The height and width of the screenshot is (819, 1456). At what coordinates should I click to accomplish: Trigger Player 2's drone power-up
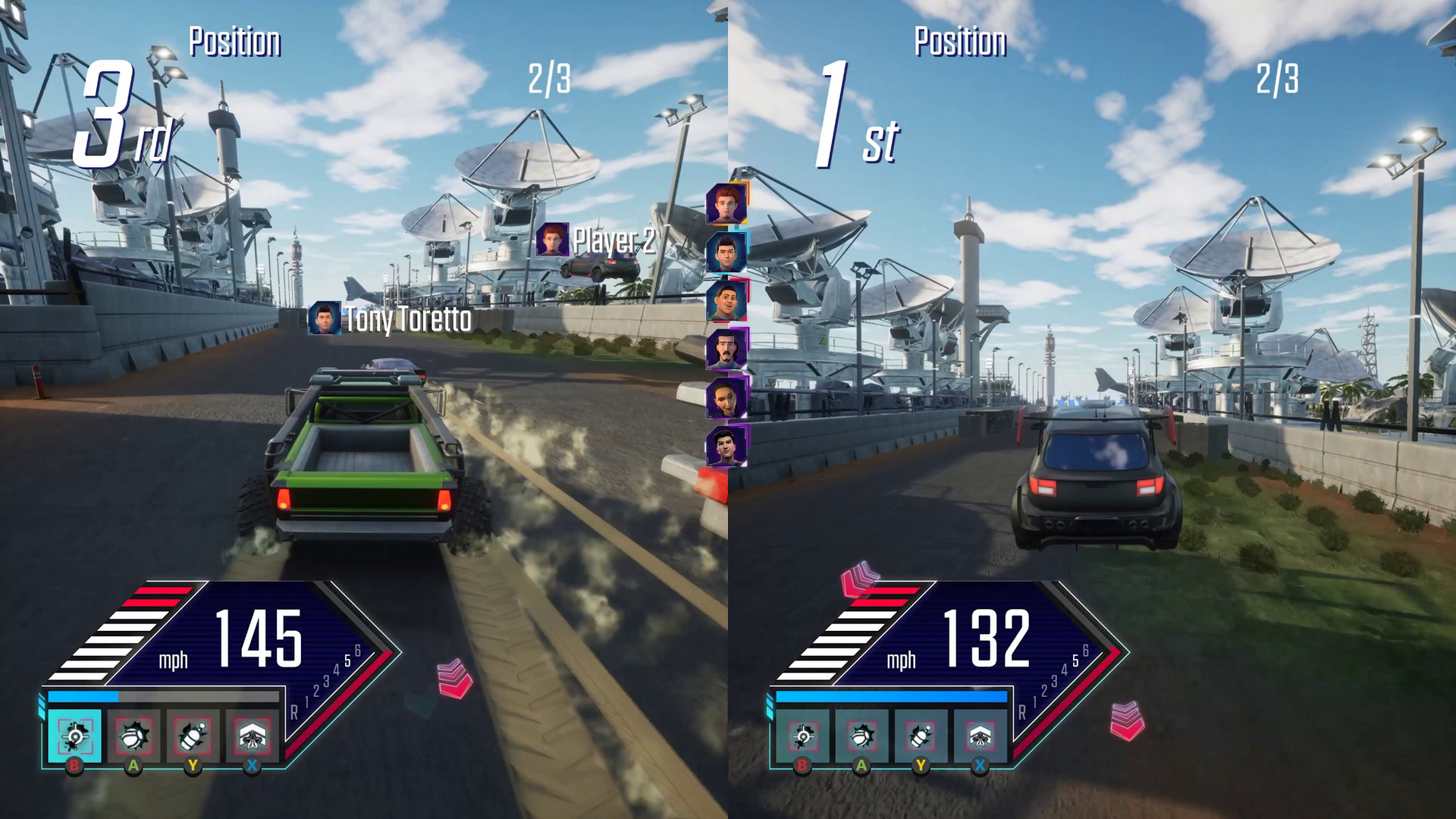pos(982,736)
